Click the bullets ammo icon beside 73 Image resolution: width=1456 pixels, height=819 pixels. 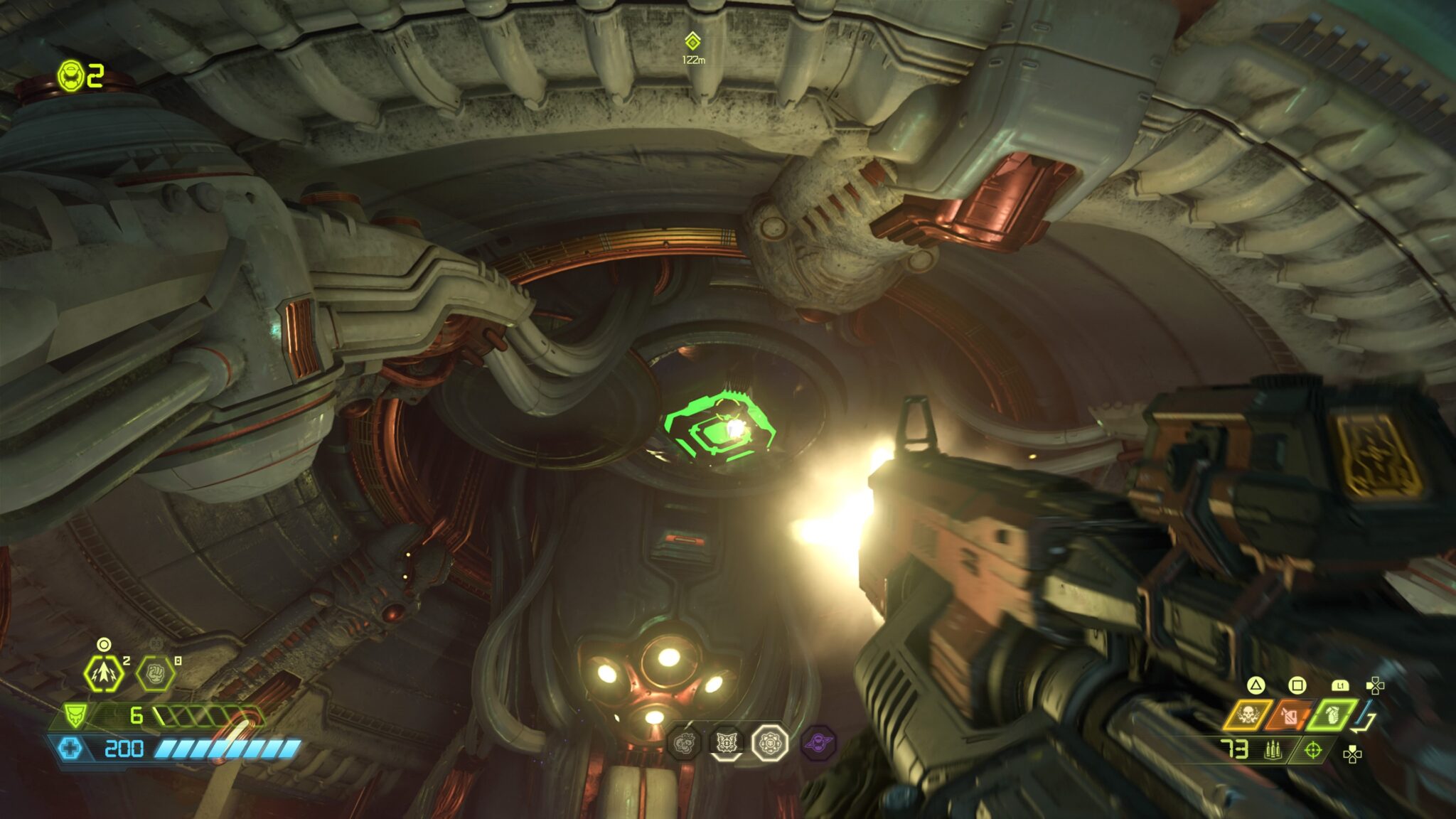(x=1273, y=750)
